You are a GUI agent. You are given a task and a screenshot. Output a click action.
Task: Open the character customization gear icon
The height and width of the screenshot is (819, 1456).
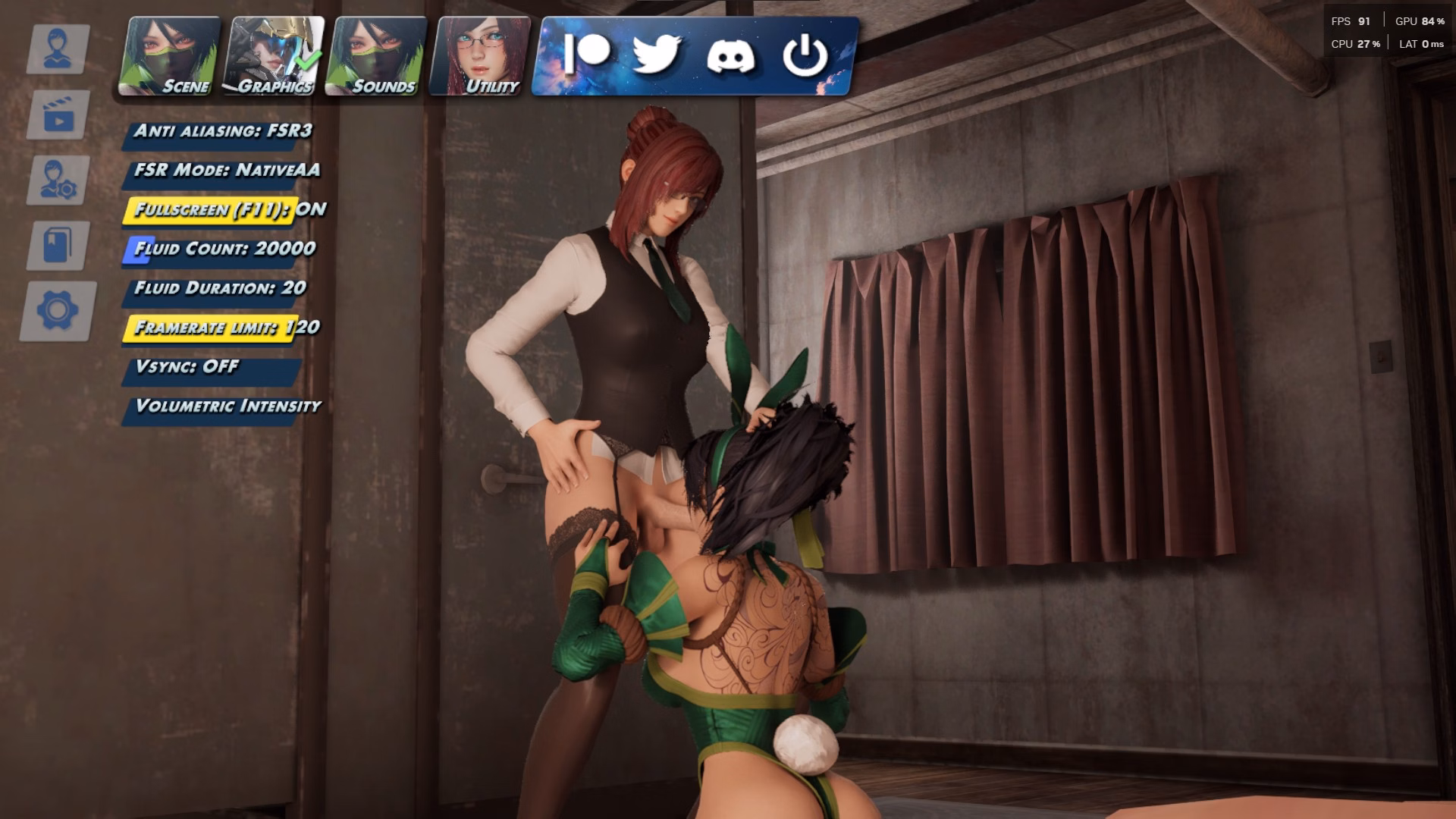pyautogui.click(x=58, y=180)
